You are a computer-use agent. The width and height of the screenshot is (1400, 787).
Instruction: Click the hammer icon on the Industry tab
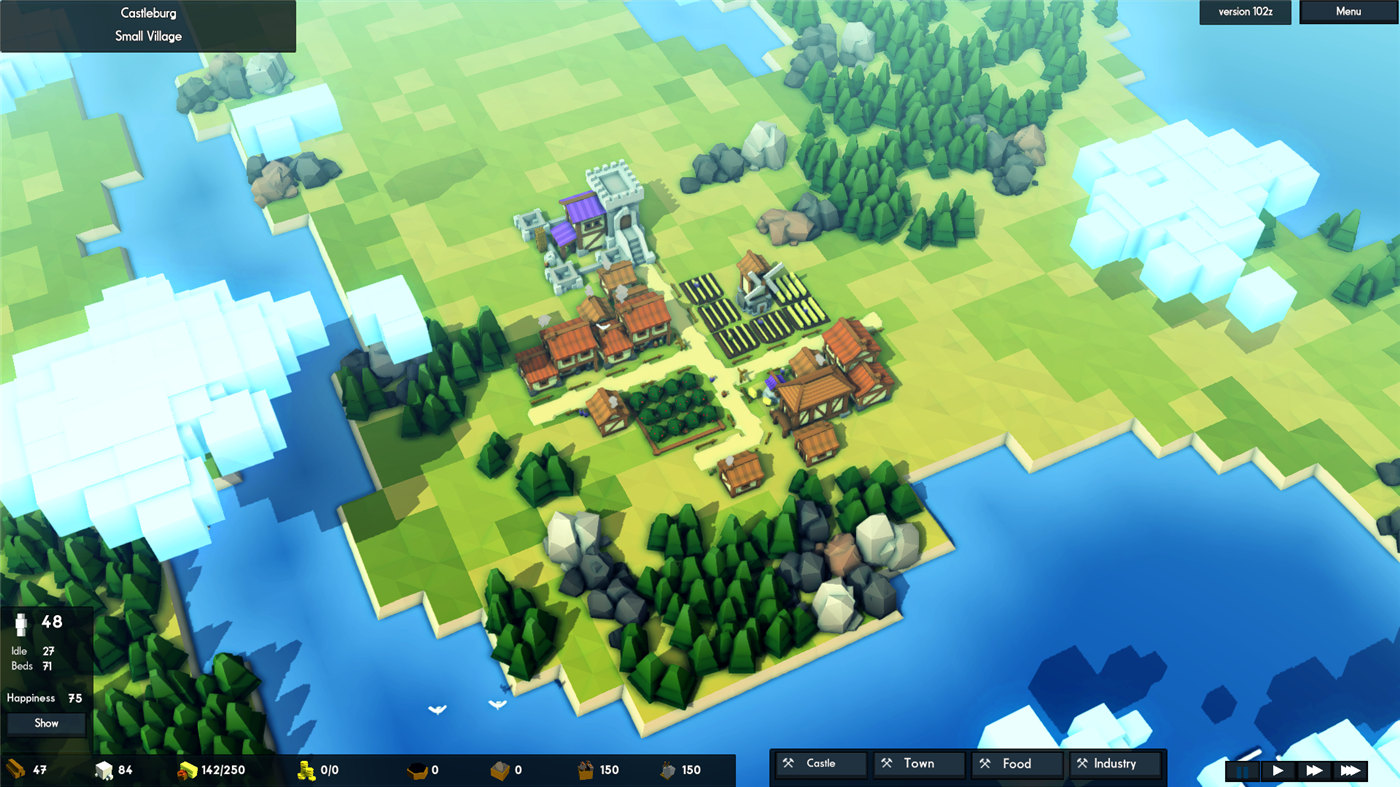click(x=1082, y=763)
